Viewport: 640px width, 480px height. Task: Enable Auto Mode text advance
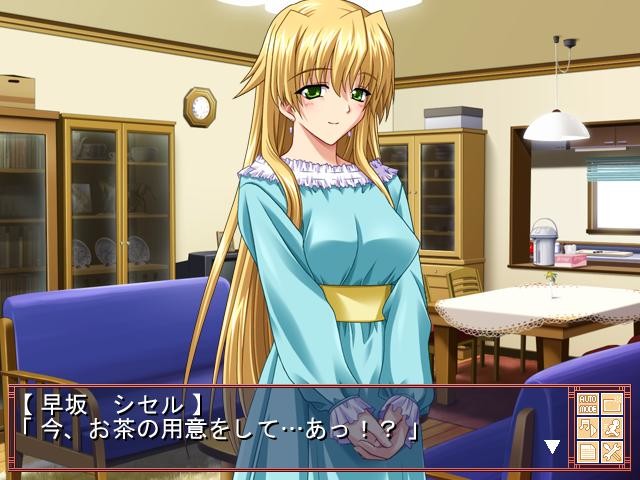pos(587,403)
